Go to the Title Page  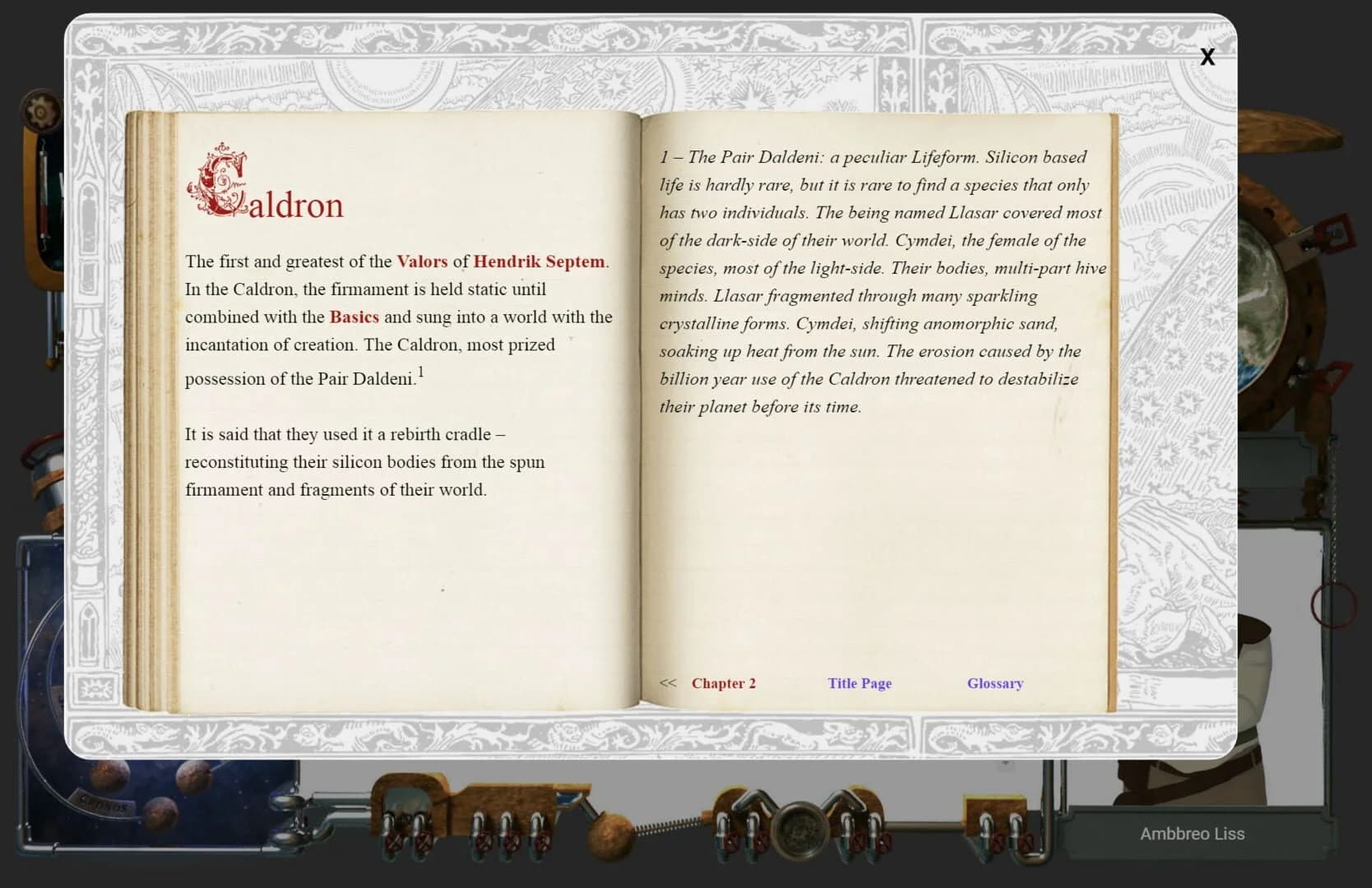tap(859, 683)
